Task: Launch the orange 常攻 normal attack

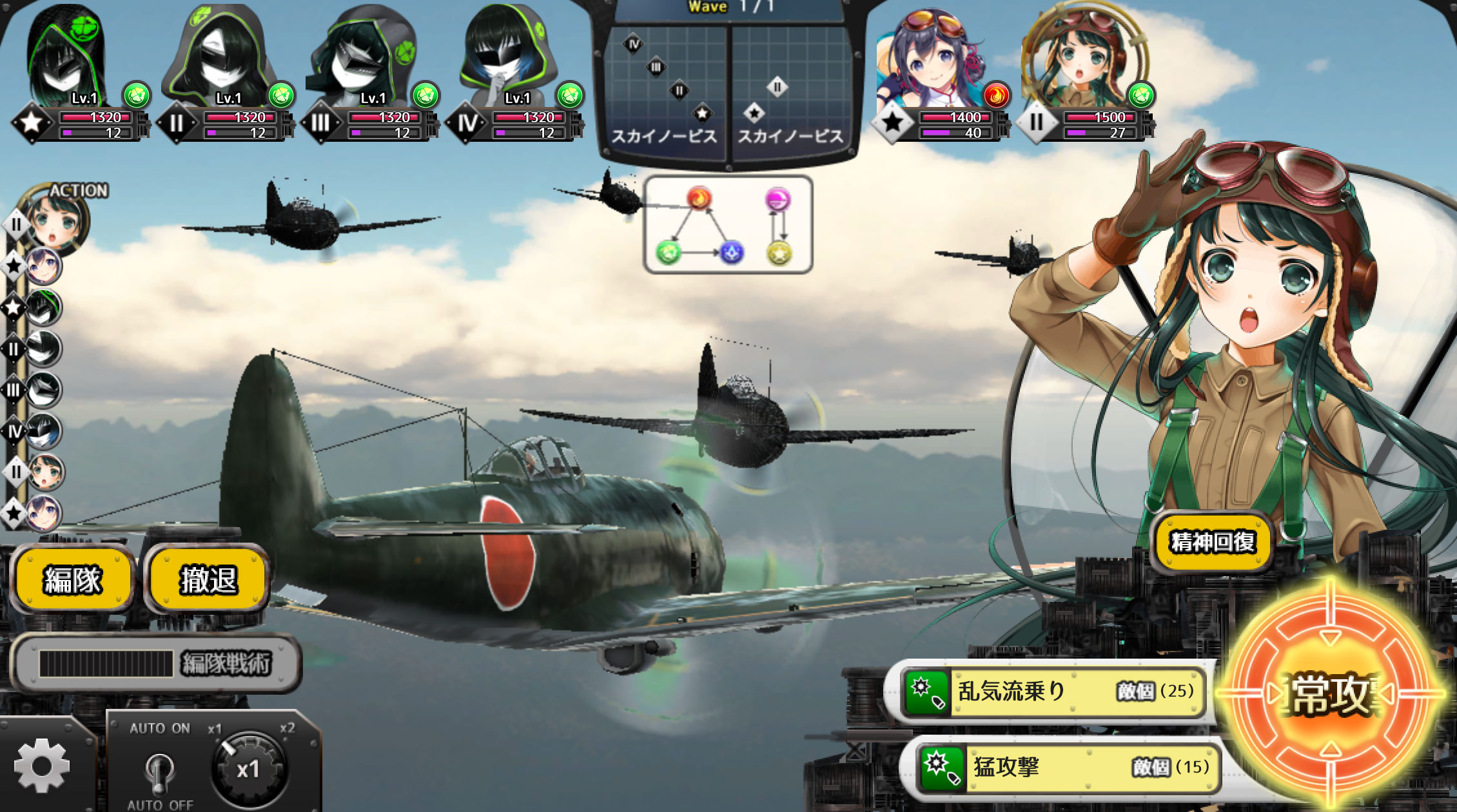Action: click(1330, 695)
